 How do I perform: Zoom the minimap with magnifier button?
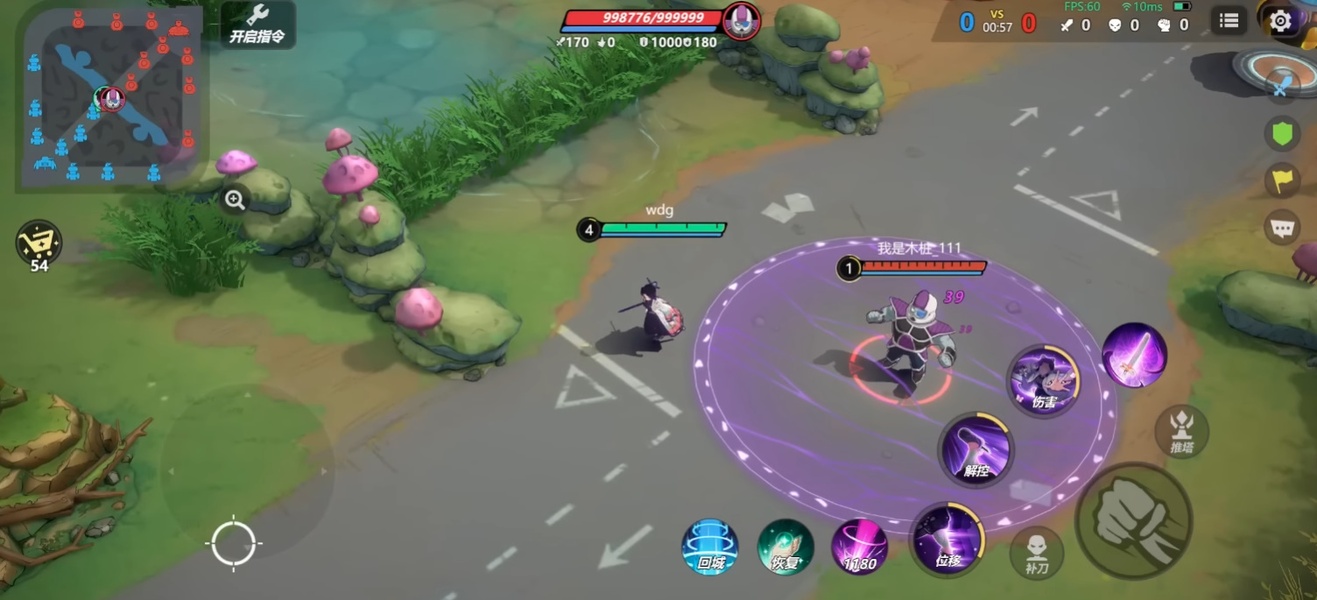coord(235,199)
